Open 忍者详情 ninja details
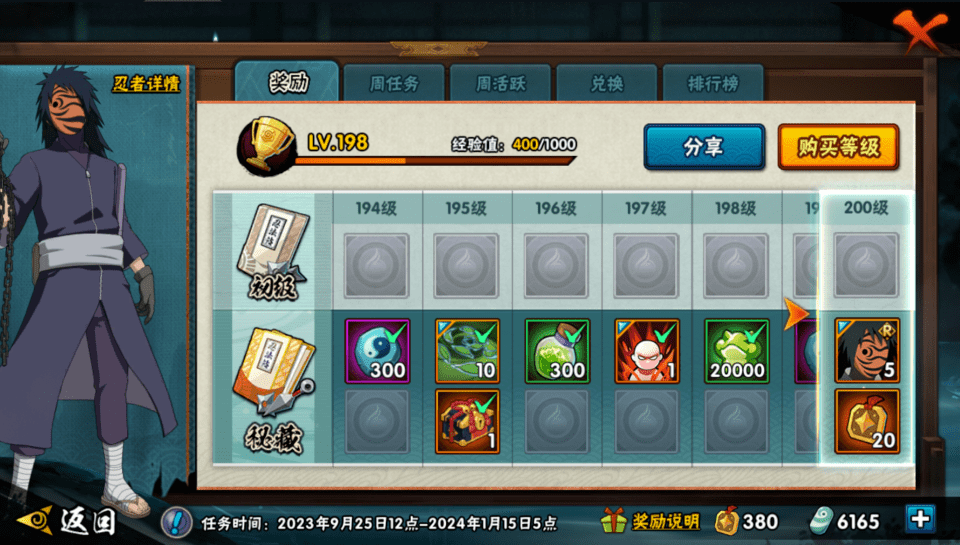The width and height of the screenshot is (960, 545). click(146, 84)
